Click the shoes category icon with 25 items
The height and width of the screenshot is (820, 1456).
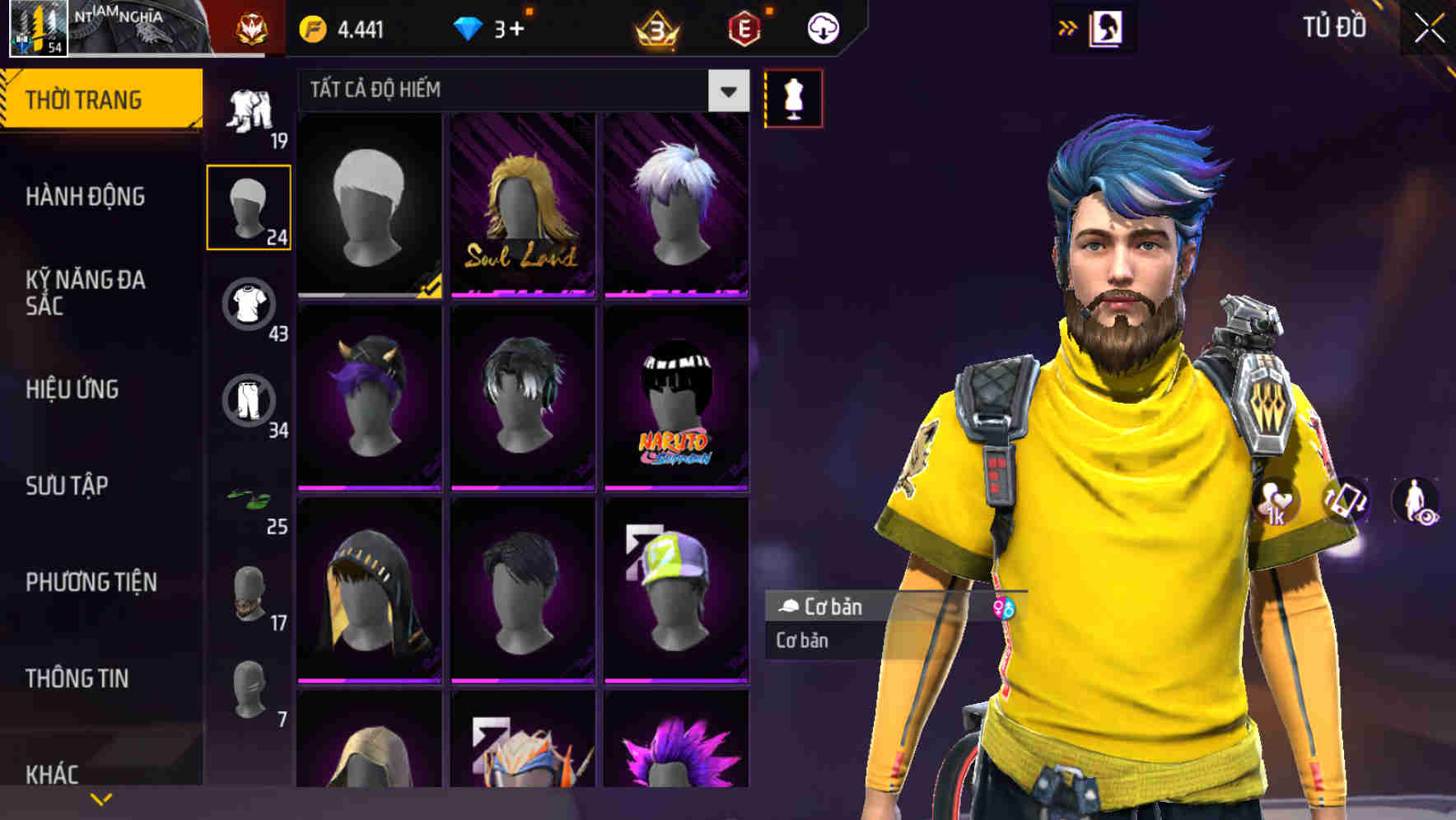[x=250, y=500]
